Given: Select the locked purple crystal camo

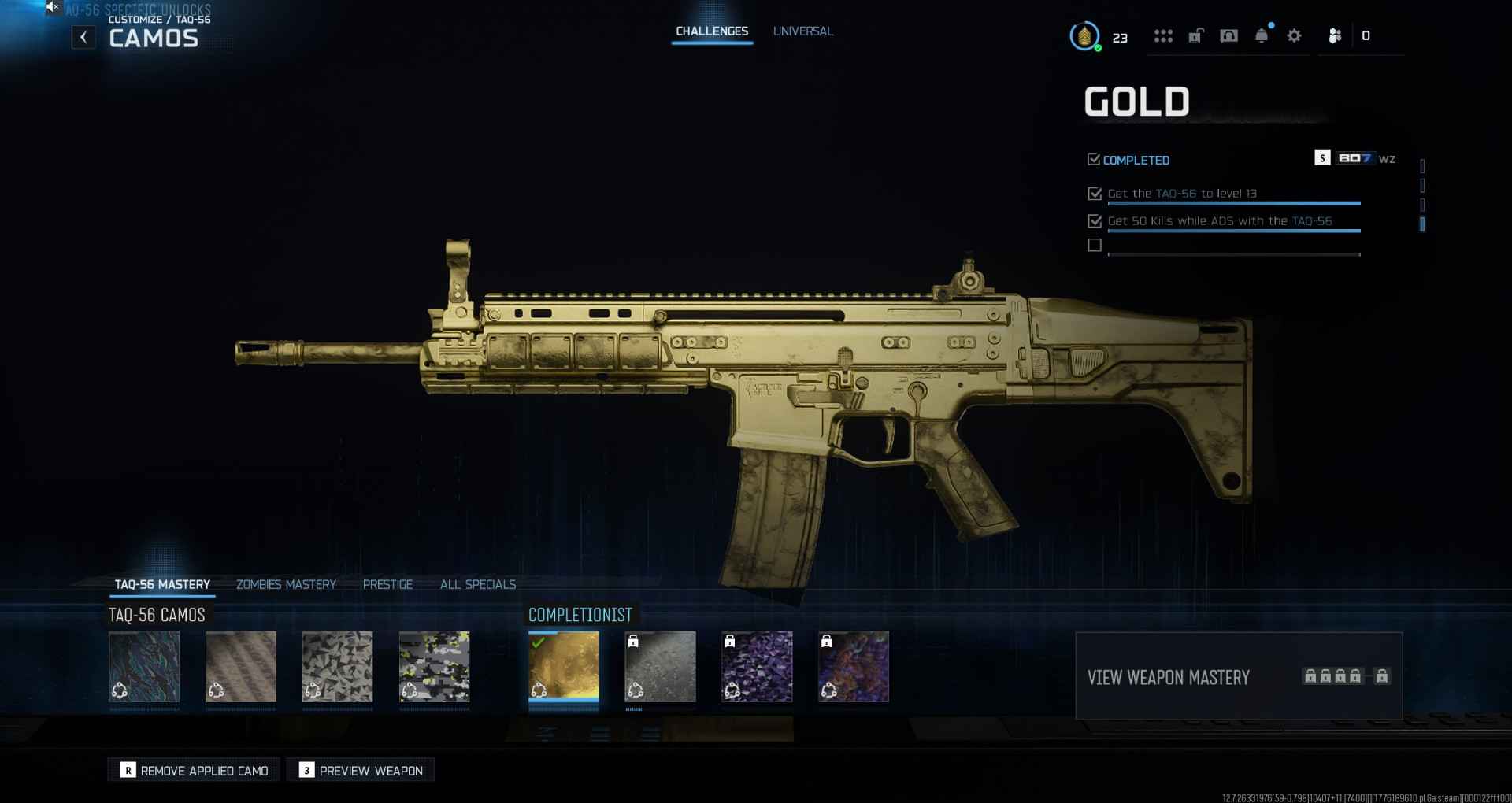Looking at the screenshot, I should (x=758, y=666).
